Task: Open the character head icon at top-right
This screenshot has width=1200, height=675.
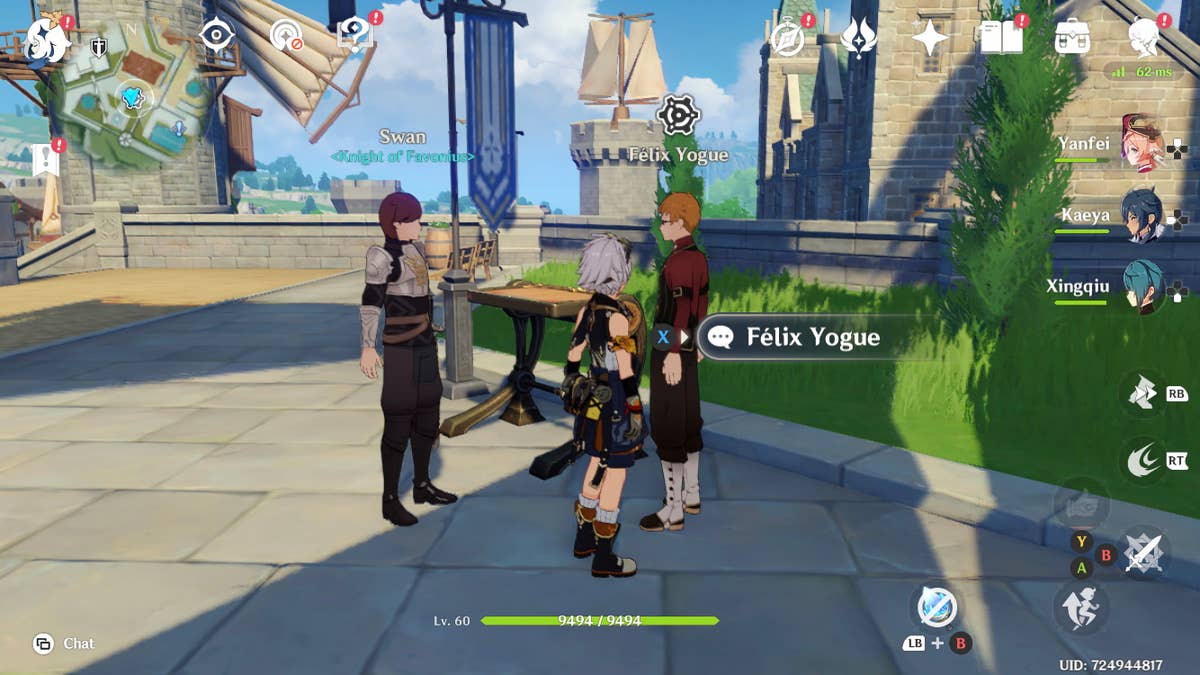Action: (1144, 38)
